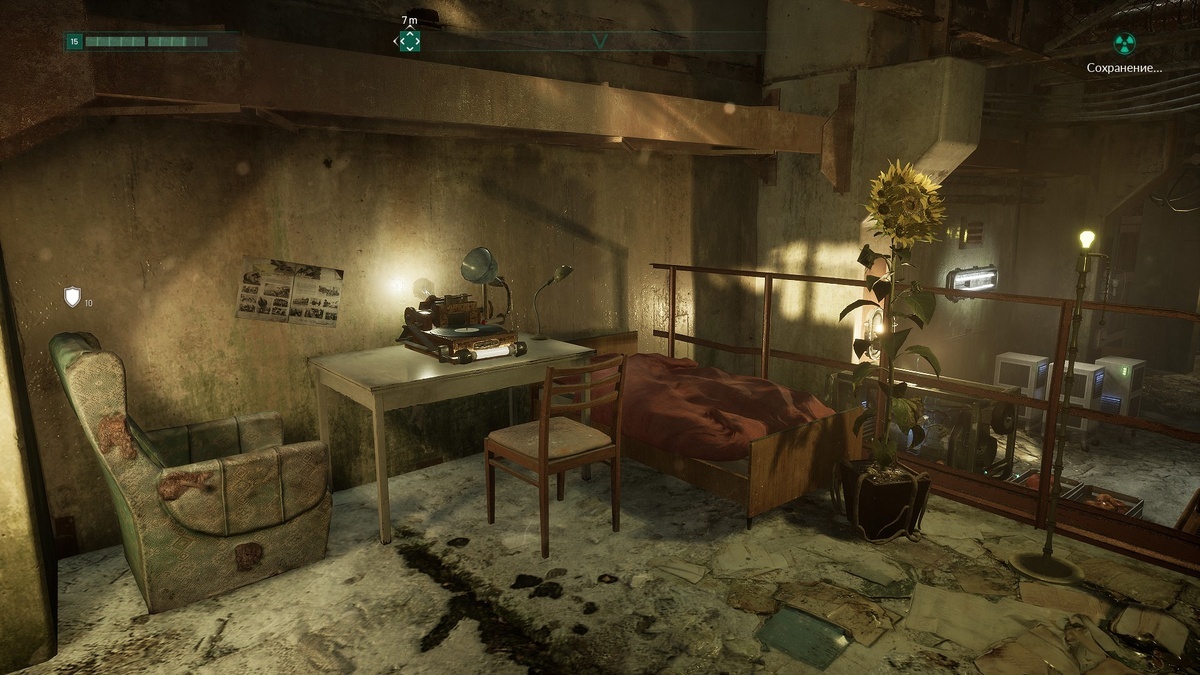Click the radiation saving indicator icon

[x=1125, y=43]
